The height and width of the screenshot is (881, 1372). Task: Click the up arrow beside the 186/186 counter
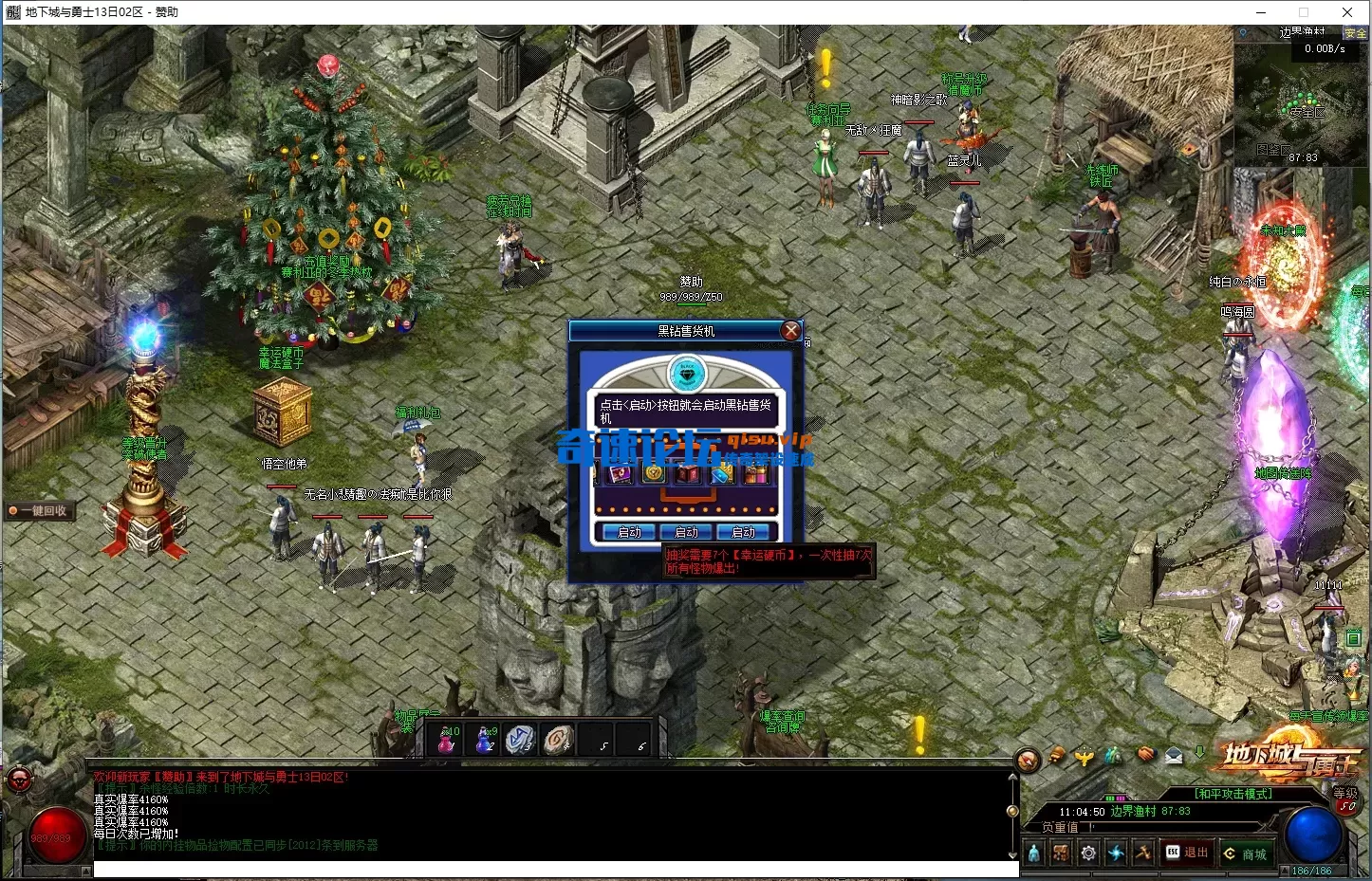(1286, 869)
